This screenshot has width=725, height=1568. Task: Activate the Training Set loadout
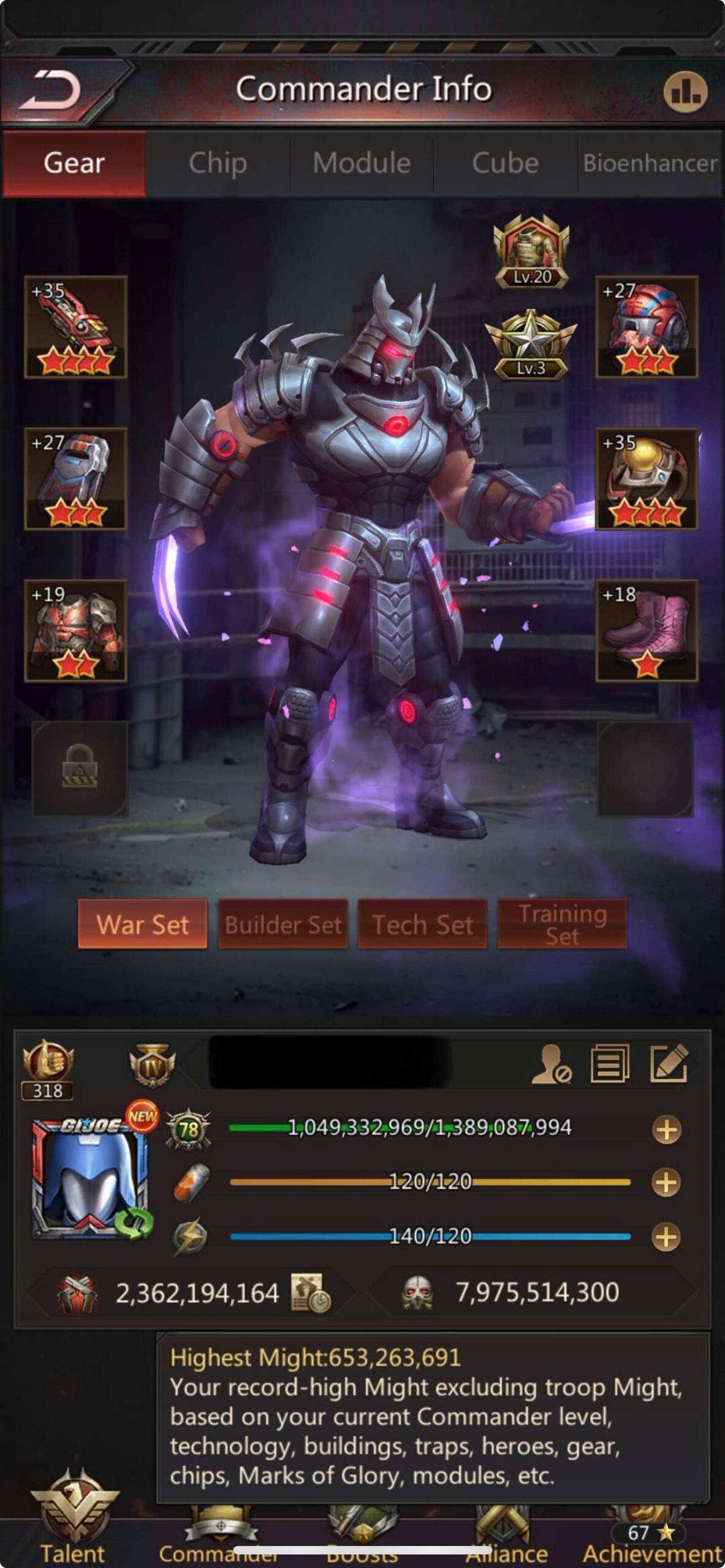(562, 924)
